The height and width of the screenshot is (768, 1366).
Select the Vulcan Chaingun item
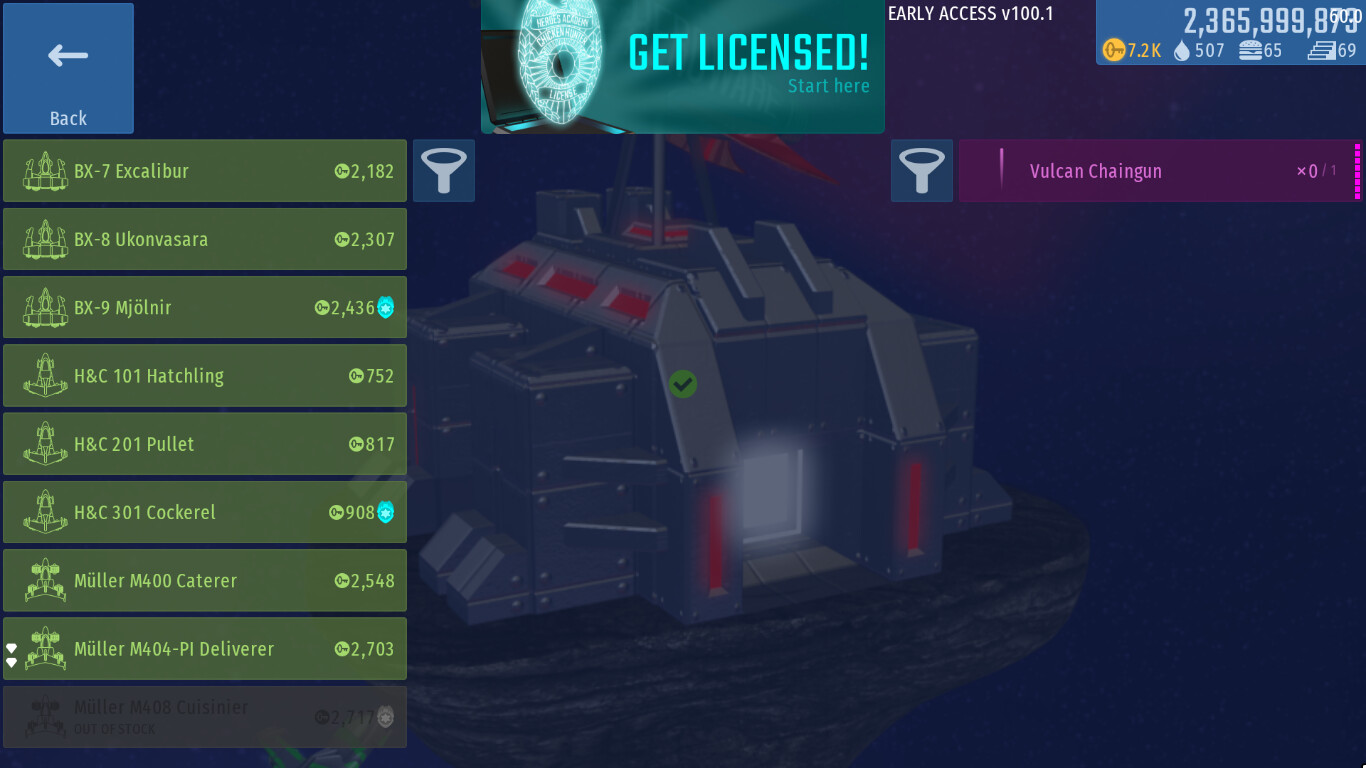tap(1158, 171)
